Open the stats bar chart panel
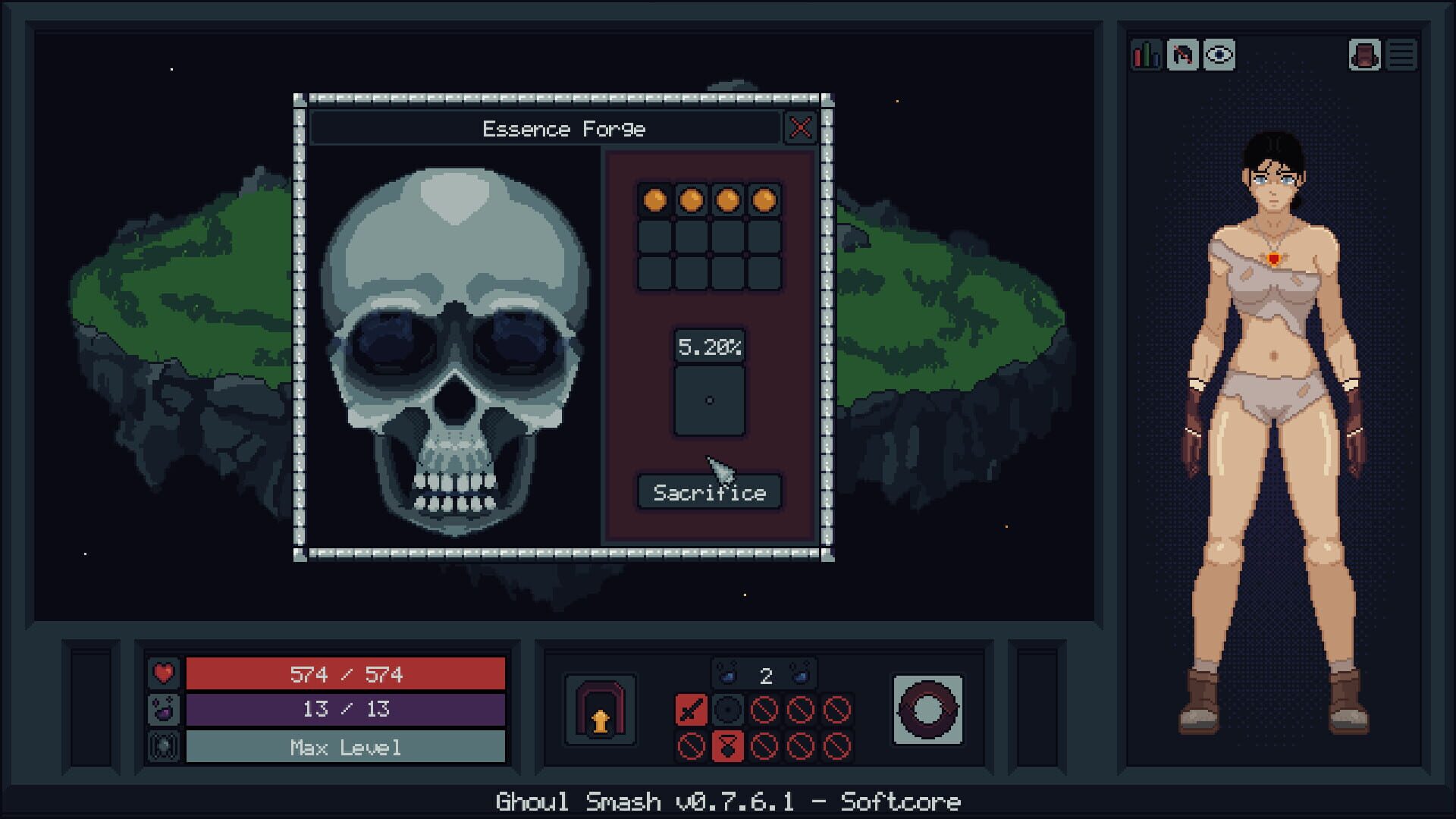Screen dimensions: 1456x819 [1145, 55]
